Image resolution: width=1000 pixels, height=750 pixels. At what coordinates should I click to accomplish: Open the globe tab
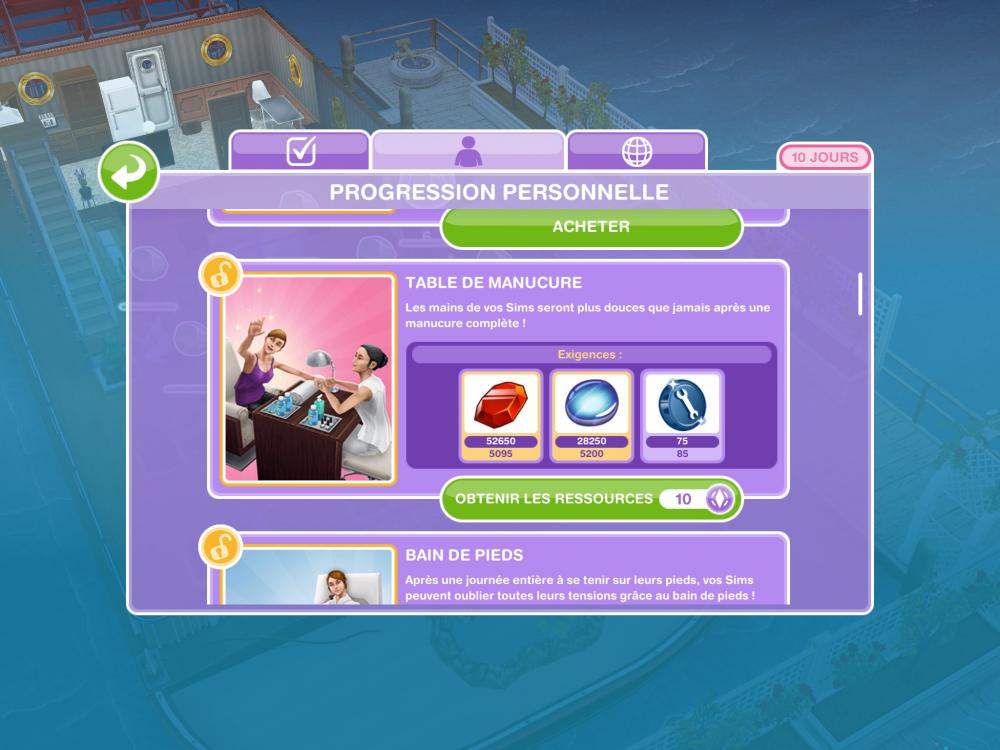[x=637, y=151]
